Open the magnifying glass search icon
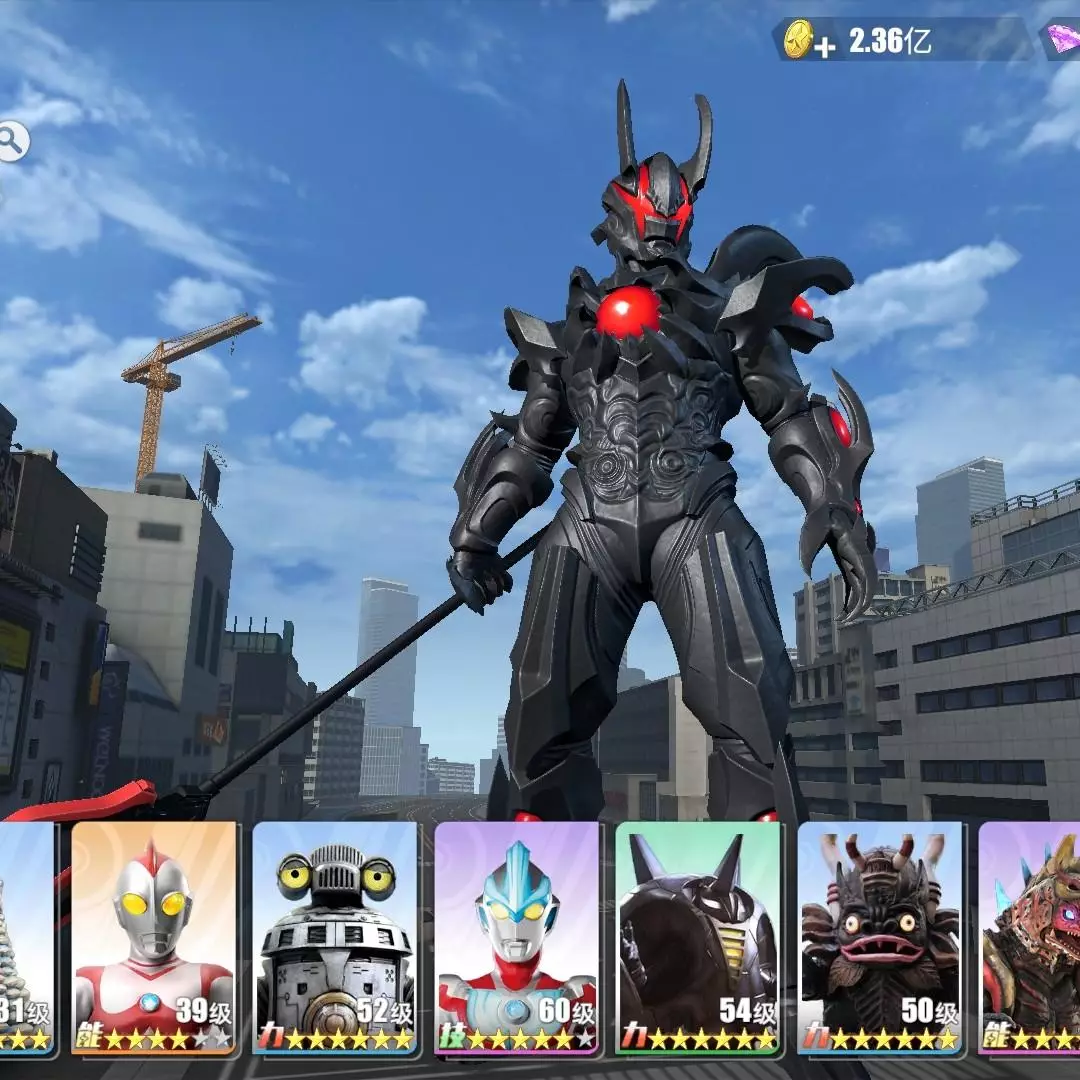 (x=12, y=143)
